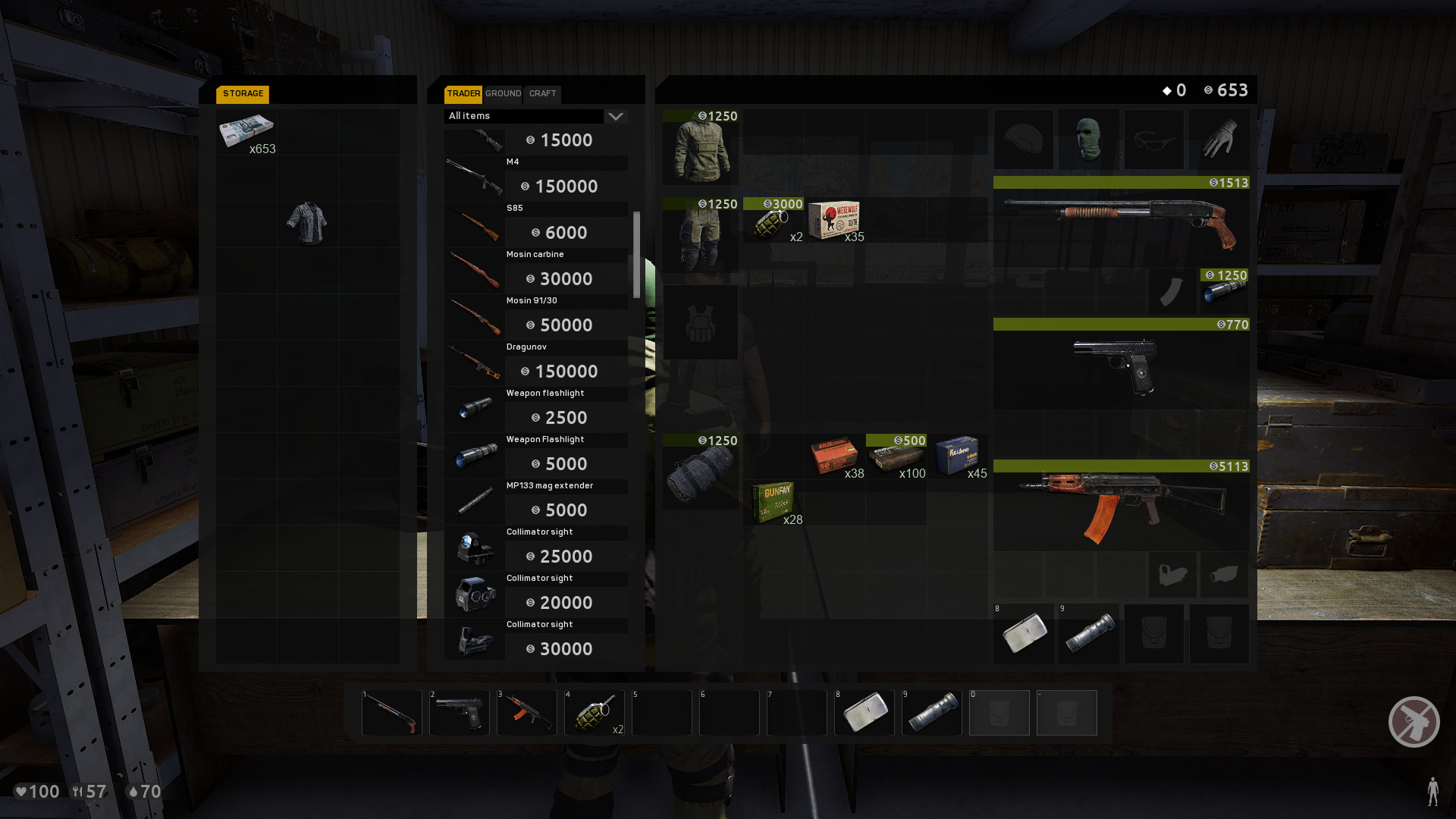Select the pistol in hotbar slot 2
This screenshot has width=1456, height=819.
[x=459, y=713]
